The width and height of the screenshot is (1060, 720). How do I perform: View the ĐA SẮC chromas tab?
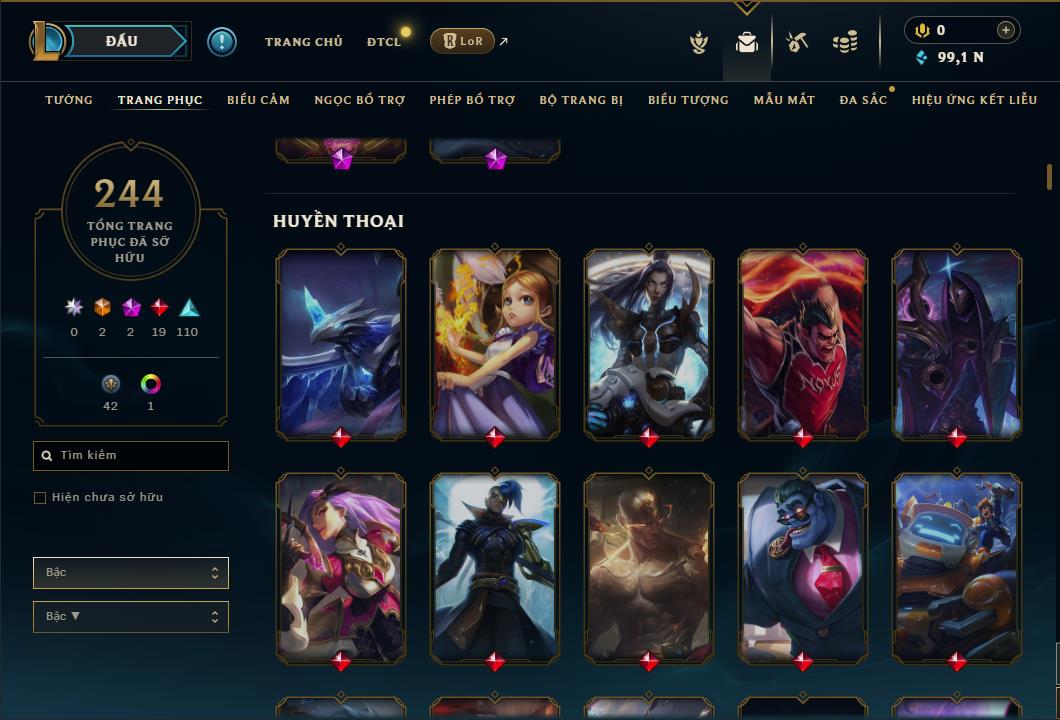[863, 100]
